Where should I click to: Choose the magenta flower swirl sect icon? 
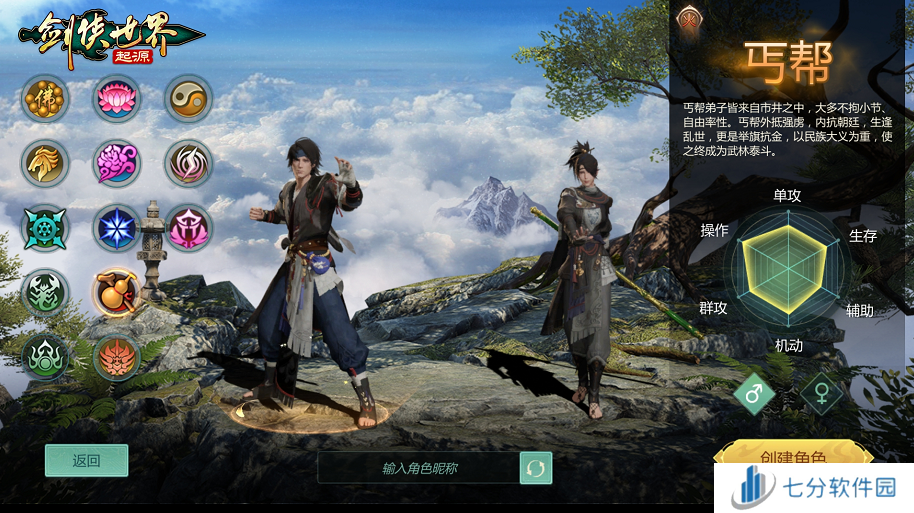[x=117, y=163]
